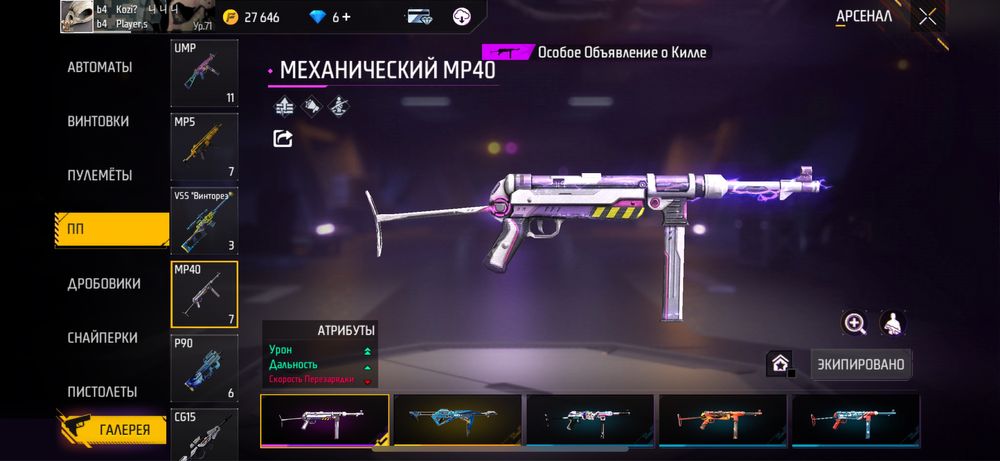1000x461 pixels.
Task: Share the weapon skin via share icon
Action: (x=283, y=139)
